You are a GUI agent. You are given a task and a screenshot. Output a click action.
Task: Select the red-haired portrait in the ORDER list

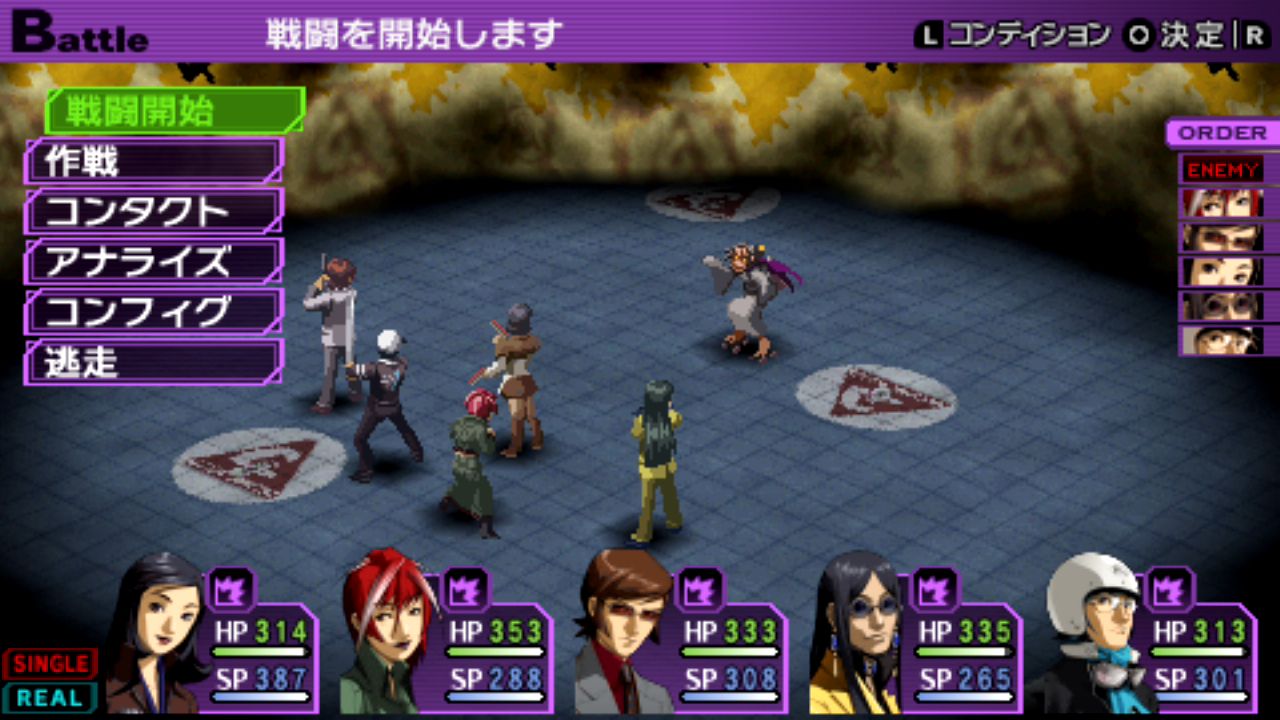pos(1220,204)
